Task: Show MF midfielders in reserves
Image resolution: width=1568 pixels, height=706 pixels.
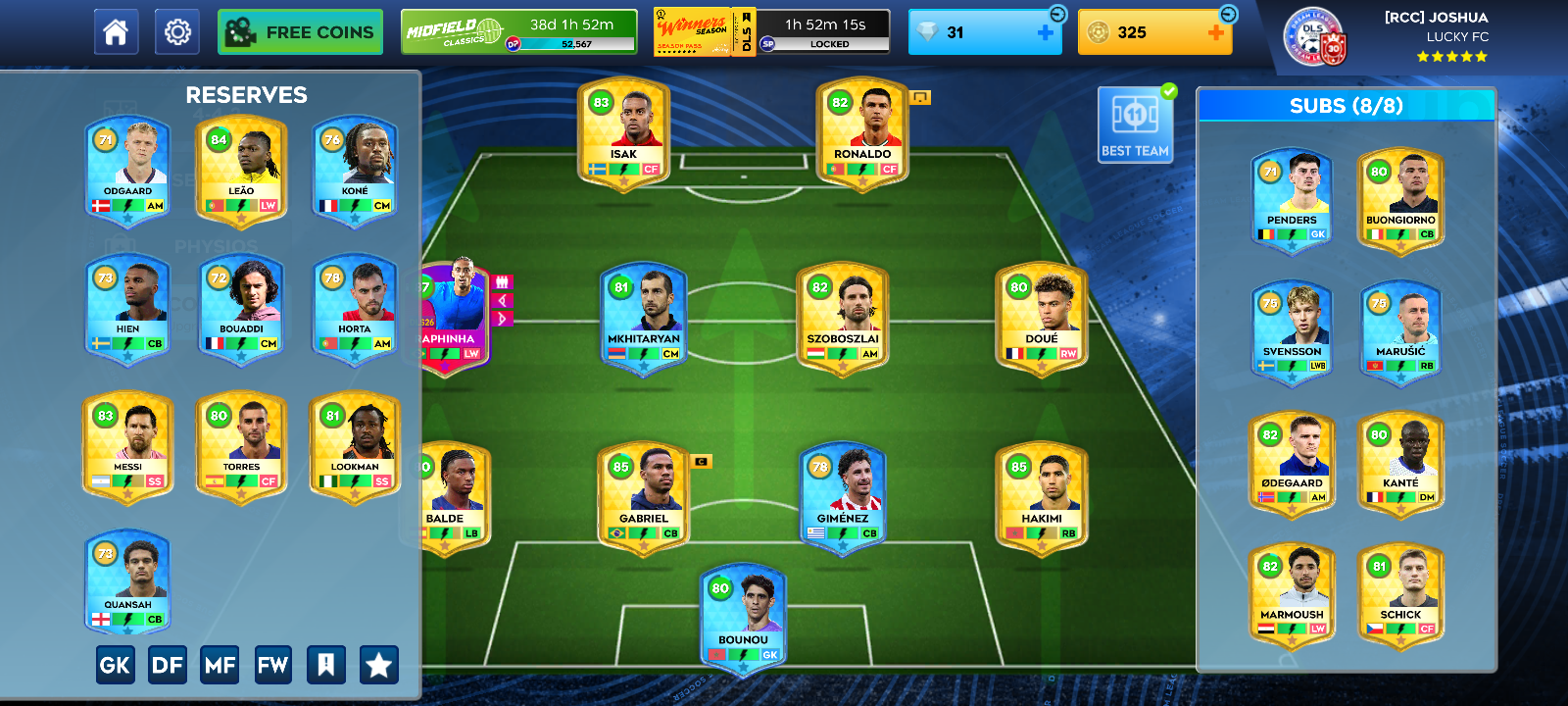Action: click(x=220, y=666)
